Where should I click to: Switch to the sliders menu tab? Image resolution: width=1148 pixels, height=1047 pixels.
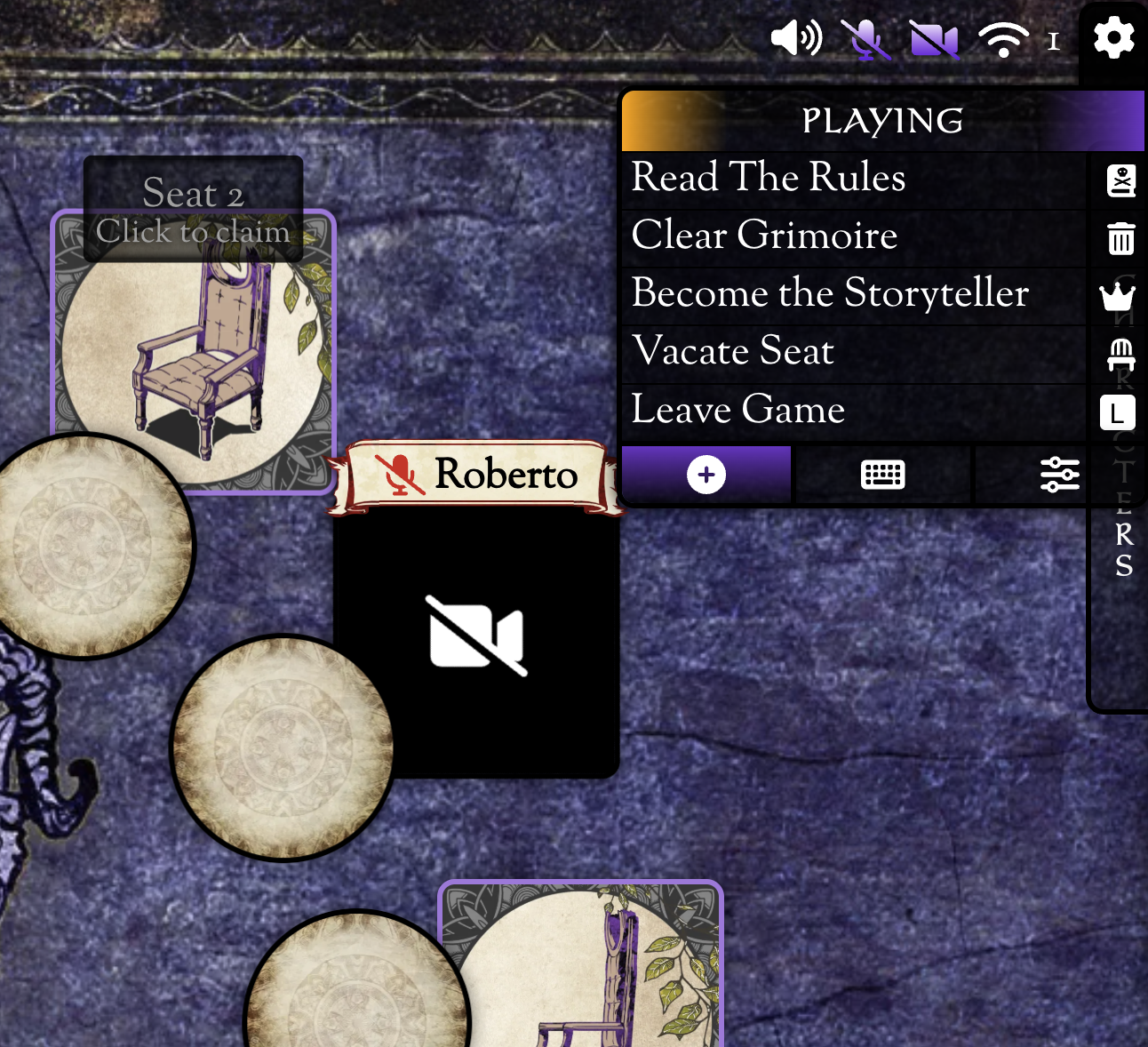click(1059, 475)
